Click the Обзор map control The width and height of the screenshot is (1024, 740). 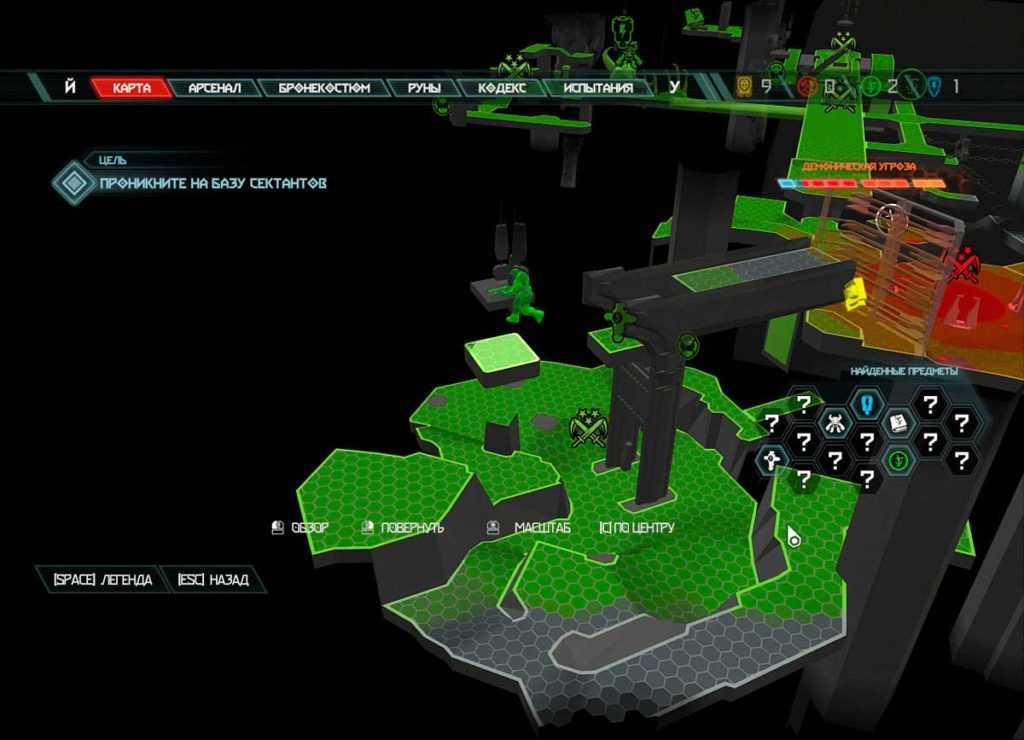tap(300, 527)
